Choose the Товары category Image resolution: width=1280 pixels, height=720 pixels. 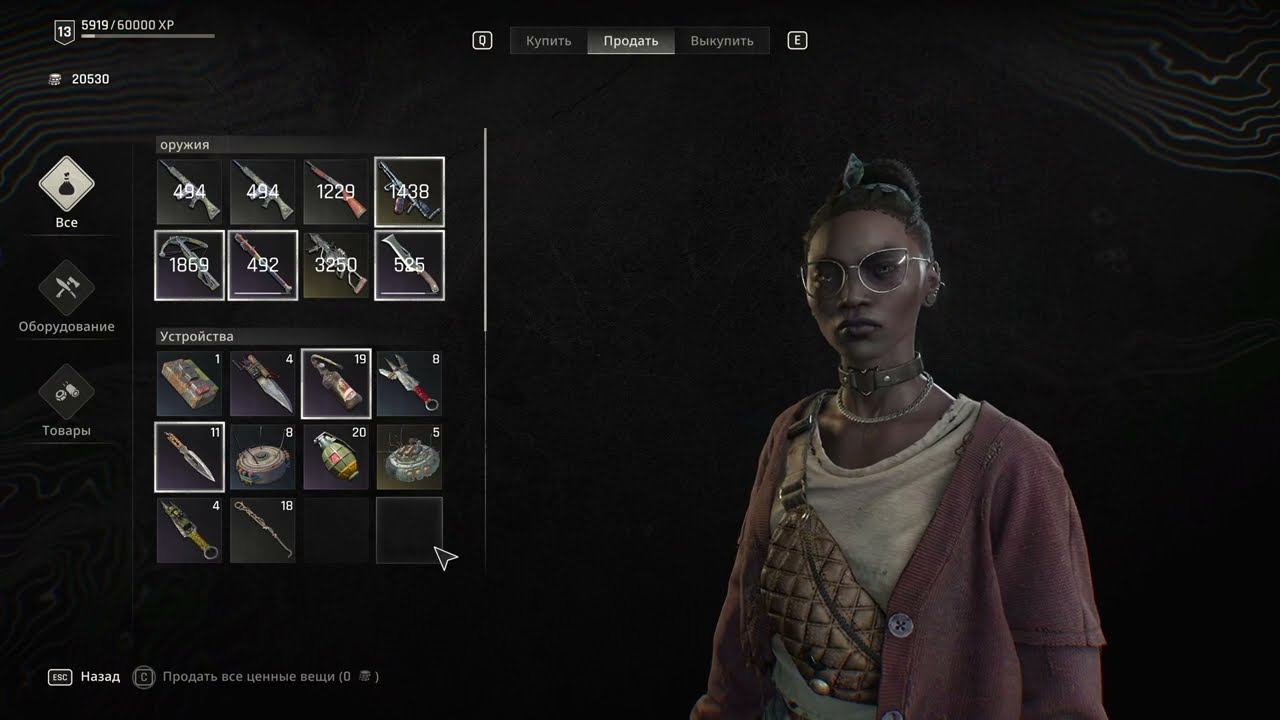click(x=66, y=401)
